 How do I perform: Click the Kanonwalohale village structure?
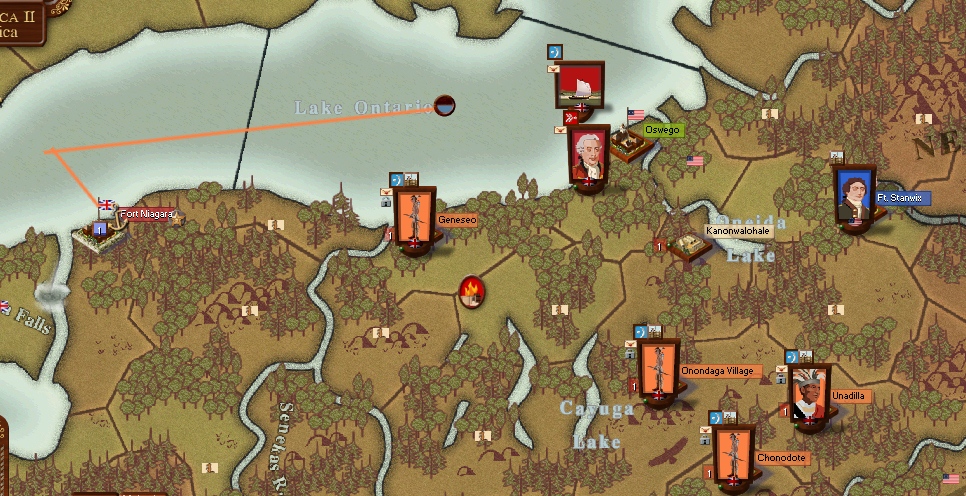click(690, 246)
